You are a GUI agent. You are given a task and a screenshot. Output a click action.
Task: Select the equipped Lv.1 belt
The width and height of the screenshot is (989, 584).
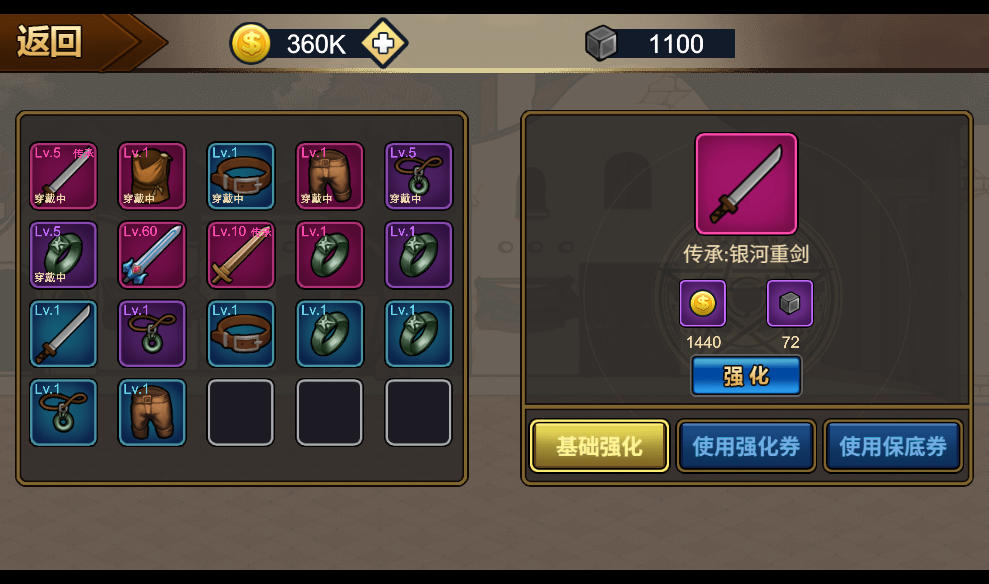(x=241, y=176)
